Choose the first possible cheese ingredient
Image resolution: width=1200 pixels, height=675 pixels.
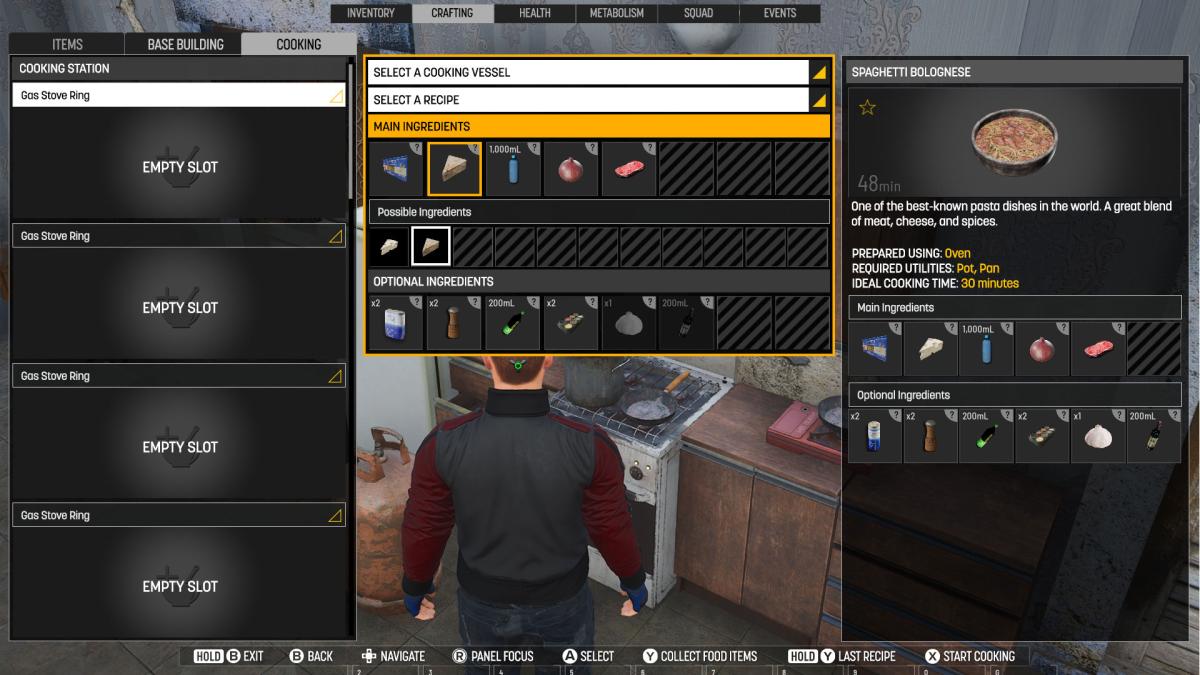[x=389, y=246]
